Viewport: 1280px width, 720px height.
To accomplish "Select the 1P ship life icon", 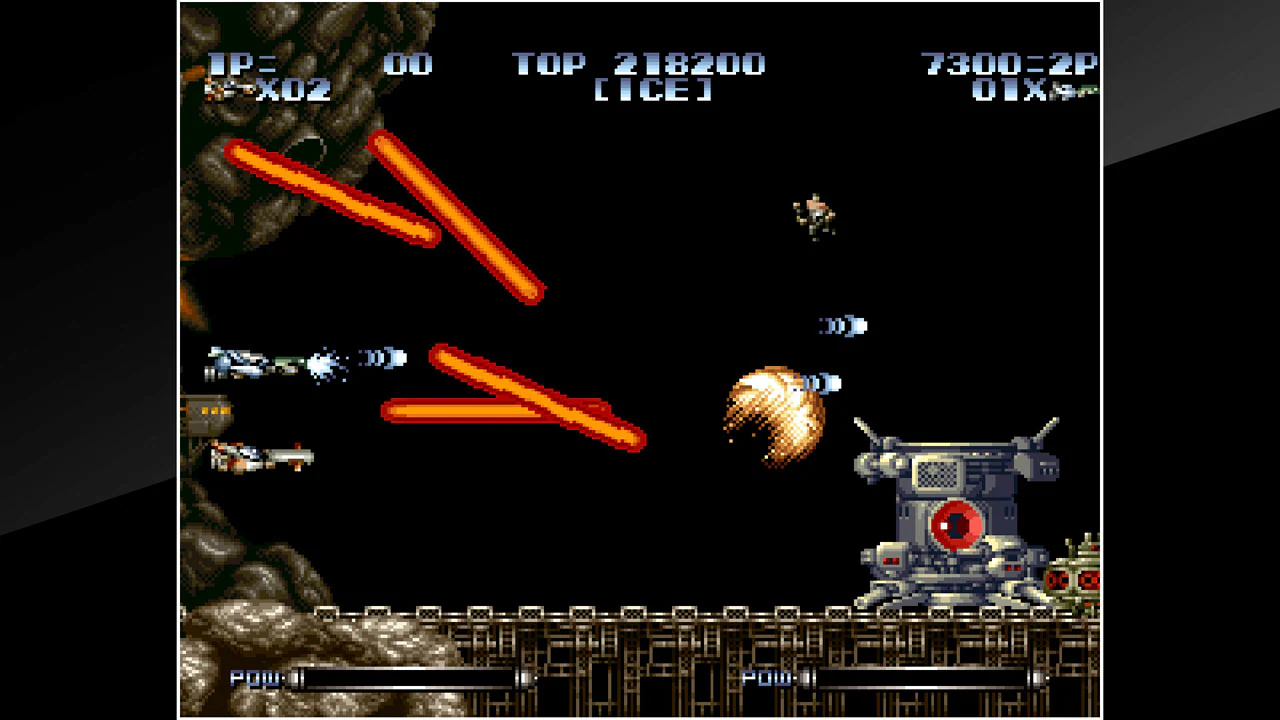I will pyautogui.click(x=225, y=90).
